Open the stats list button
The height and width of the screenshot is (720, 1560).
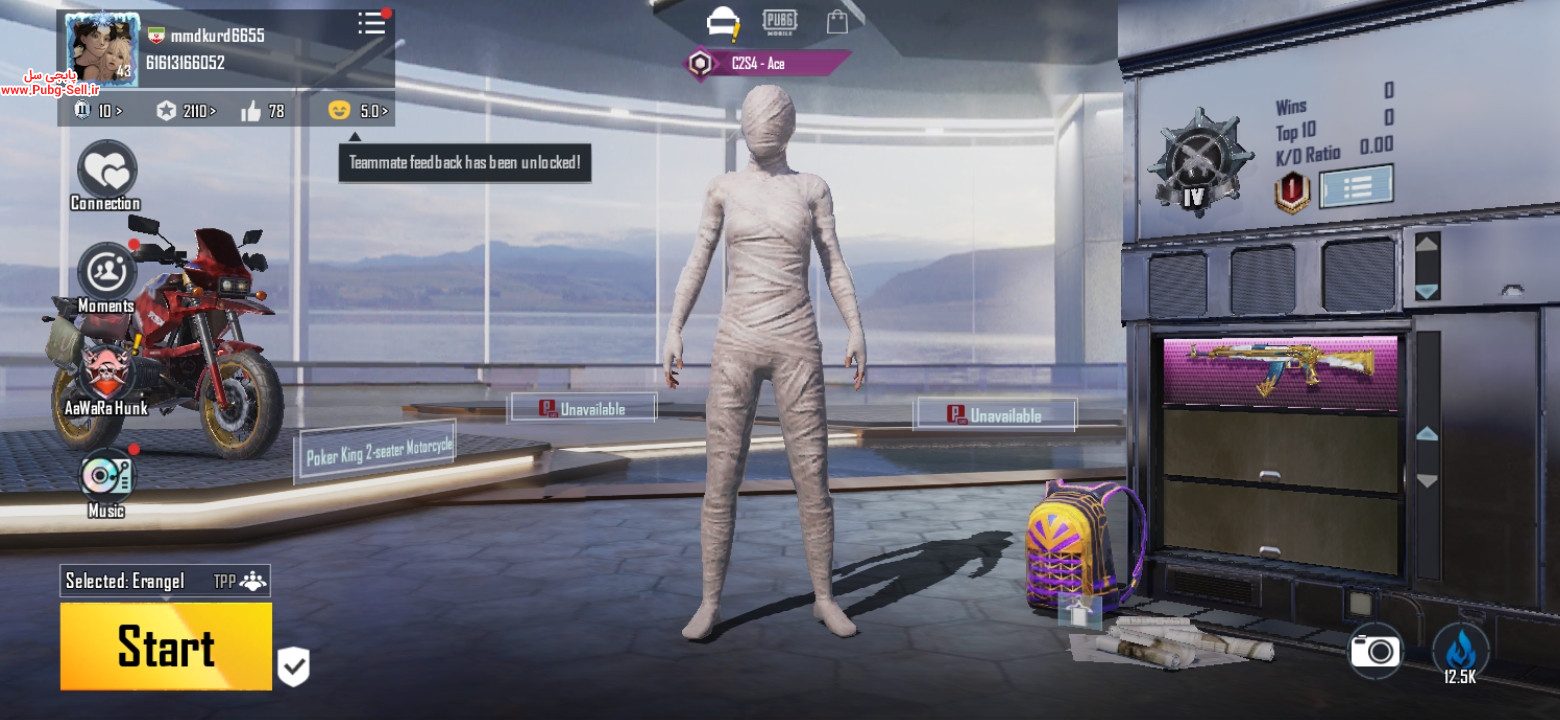click(x=1356, y=187)
